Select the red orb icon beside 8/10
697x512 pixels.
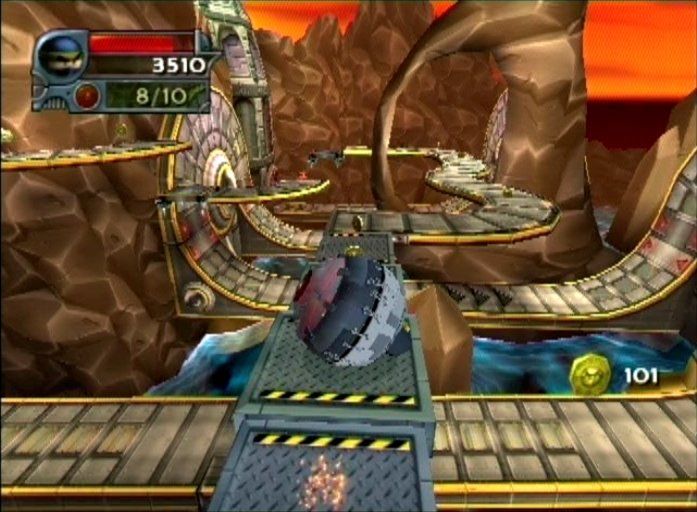point(88,97)
